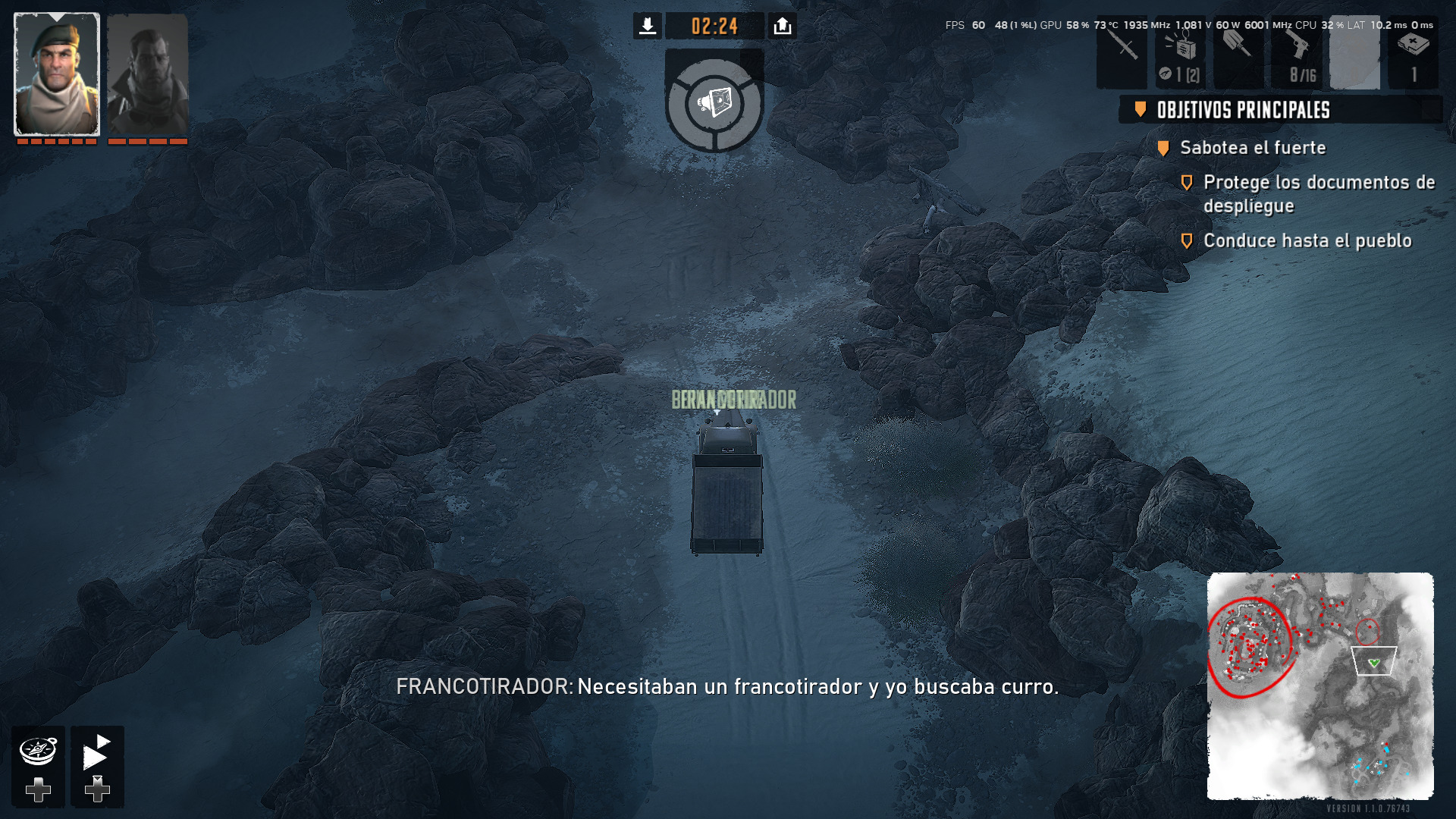This screenshot has height=819, width=1456.
Task: Activate the alarm loudspeaker indicator
Action: (x=714, y=102)
